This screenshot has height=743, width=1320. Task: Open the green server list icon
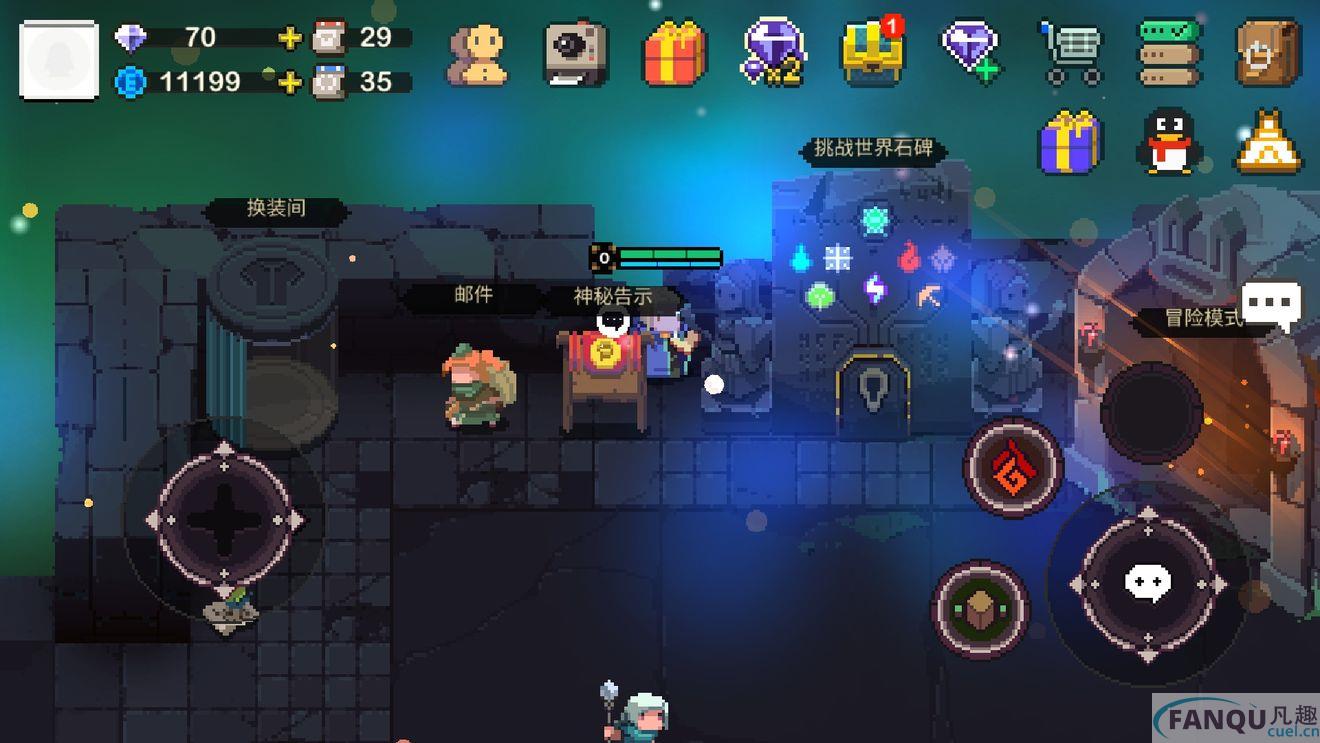(x=1170, y=52)
